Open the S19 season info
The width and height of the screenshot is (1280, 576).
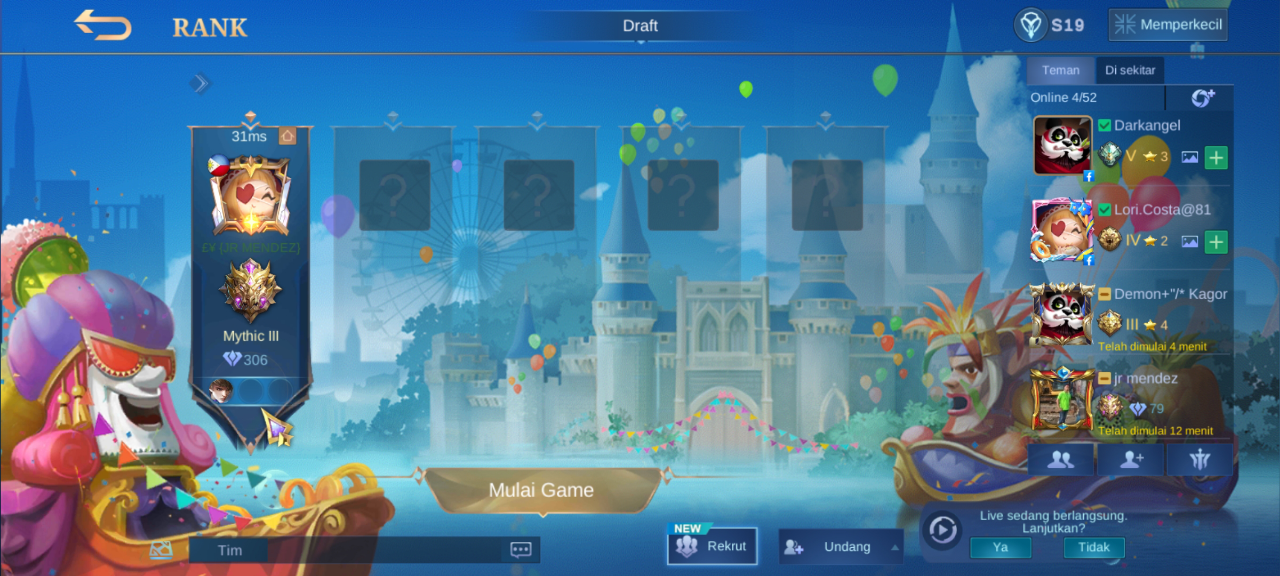pos(1049,25)
